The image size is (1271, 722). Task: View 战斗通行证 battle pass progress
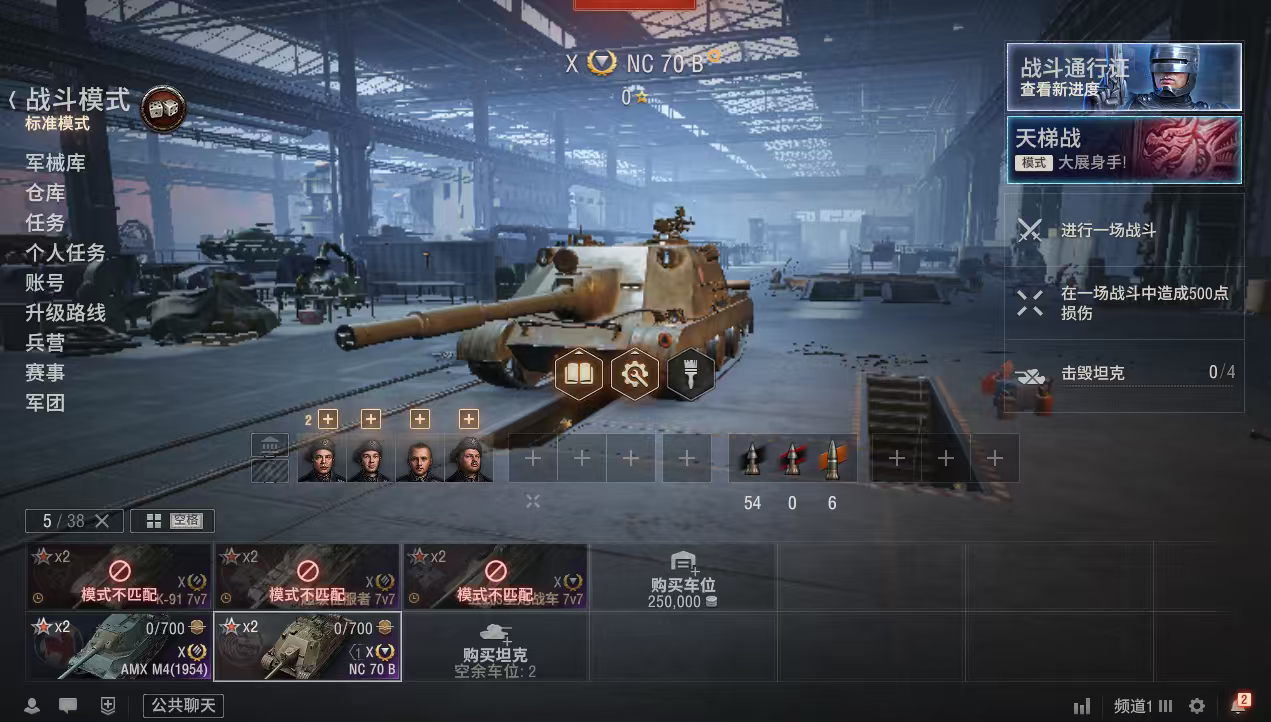[1124, 77]
